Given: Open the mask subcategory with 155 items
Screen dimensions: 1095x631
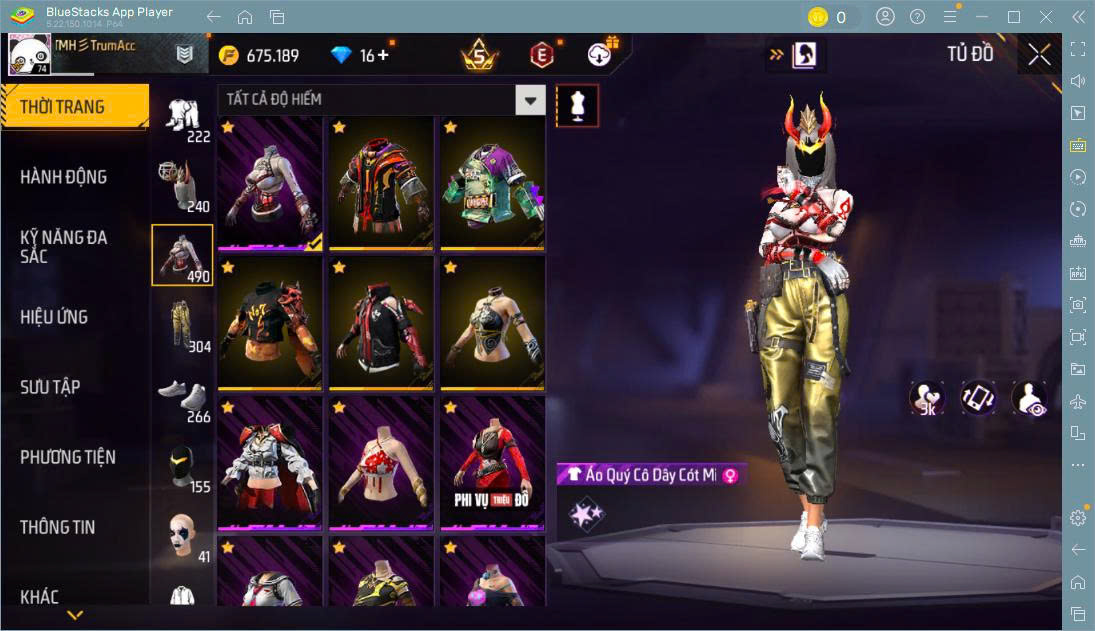Looking at the screenshot, I should [x=182, y=465].
